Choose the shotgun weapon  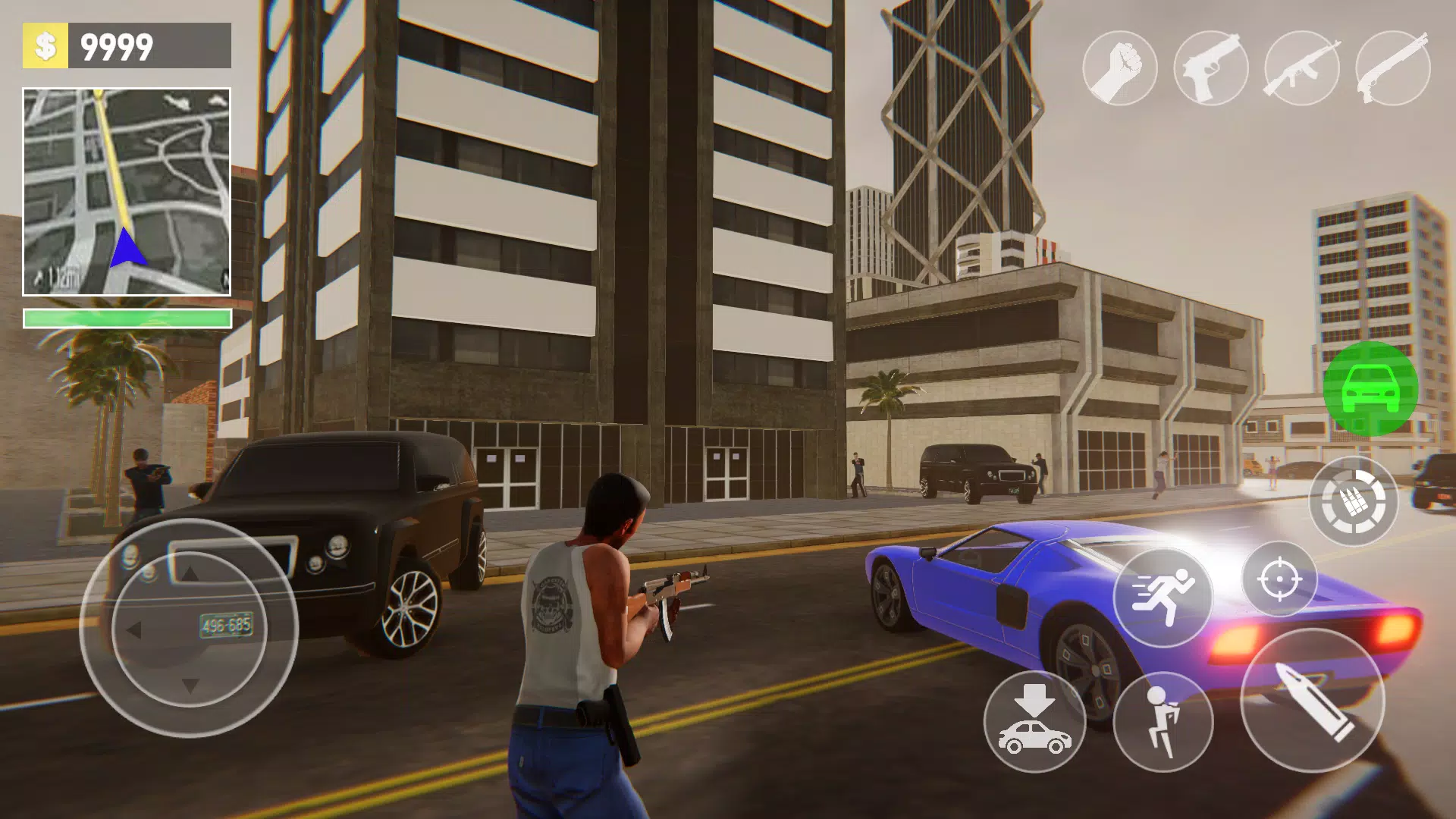pyautogui.click(x=1393, y=68)
